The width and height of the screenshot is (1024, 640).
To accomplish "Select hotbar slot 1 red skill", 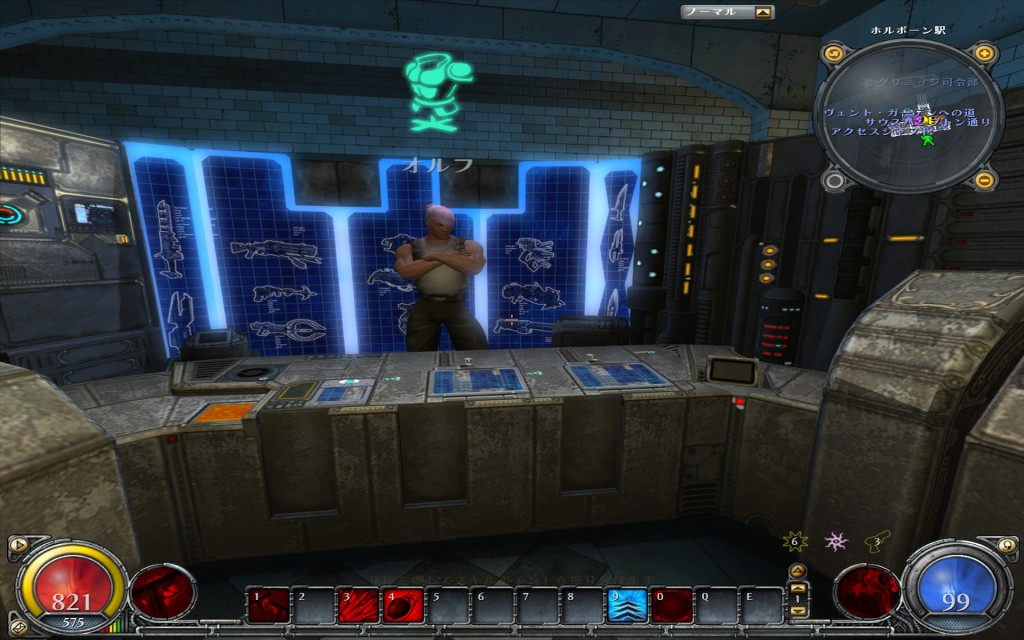I will click(265, 605).
